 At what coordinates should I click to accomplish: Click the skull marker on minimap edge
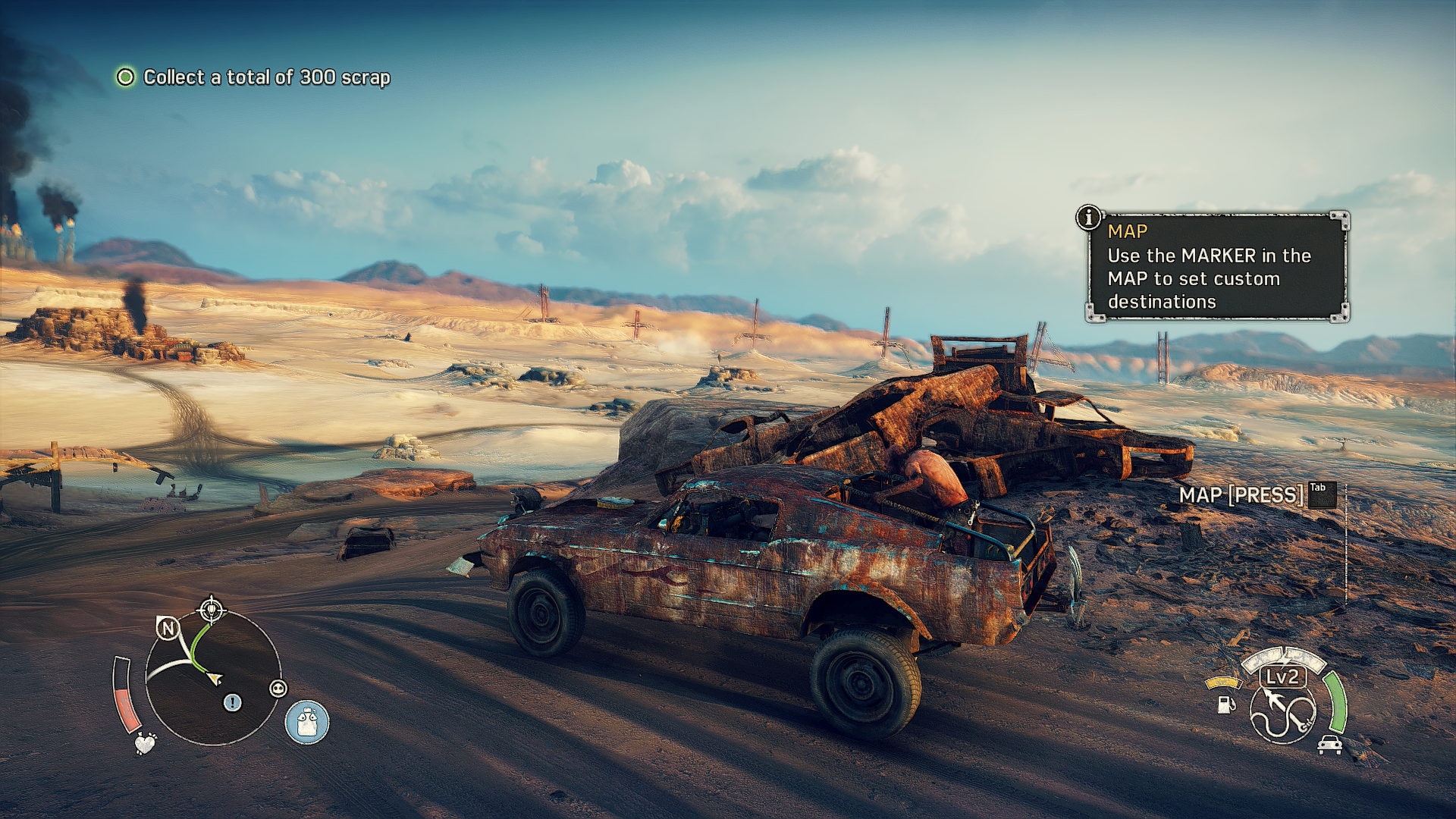pos(278,689)
